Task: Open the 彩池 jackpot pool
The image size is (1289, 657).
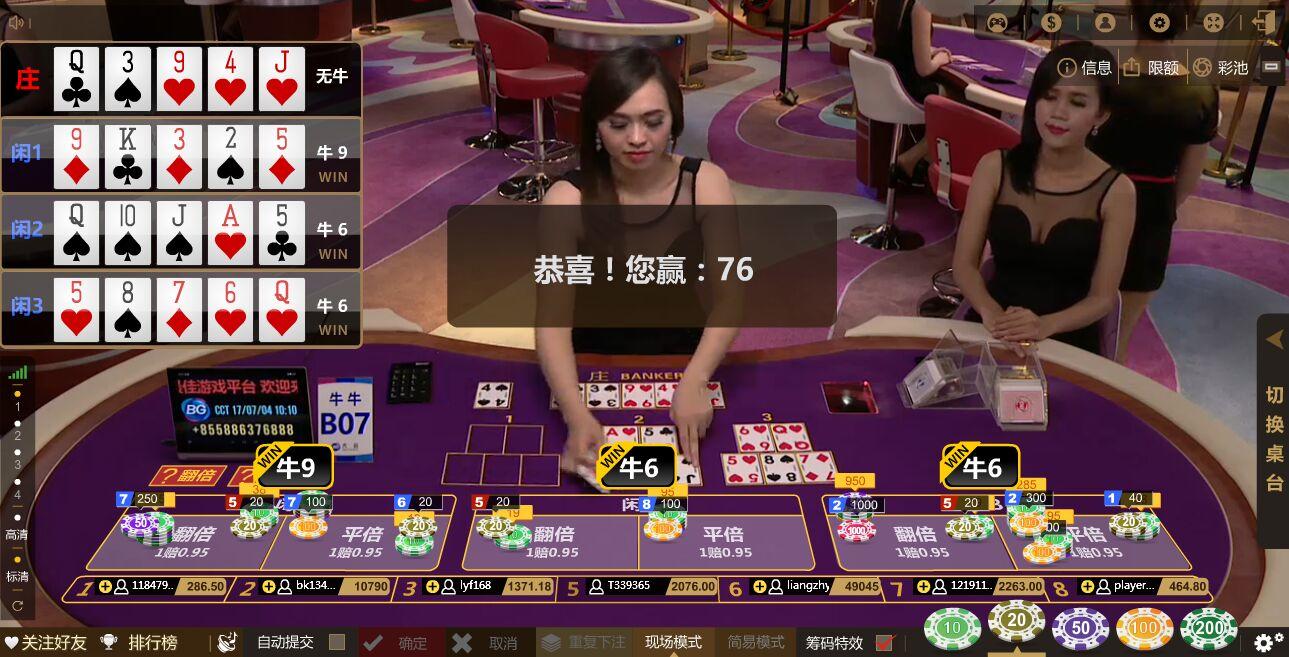Action: tap(1220, 67)
